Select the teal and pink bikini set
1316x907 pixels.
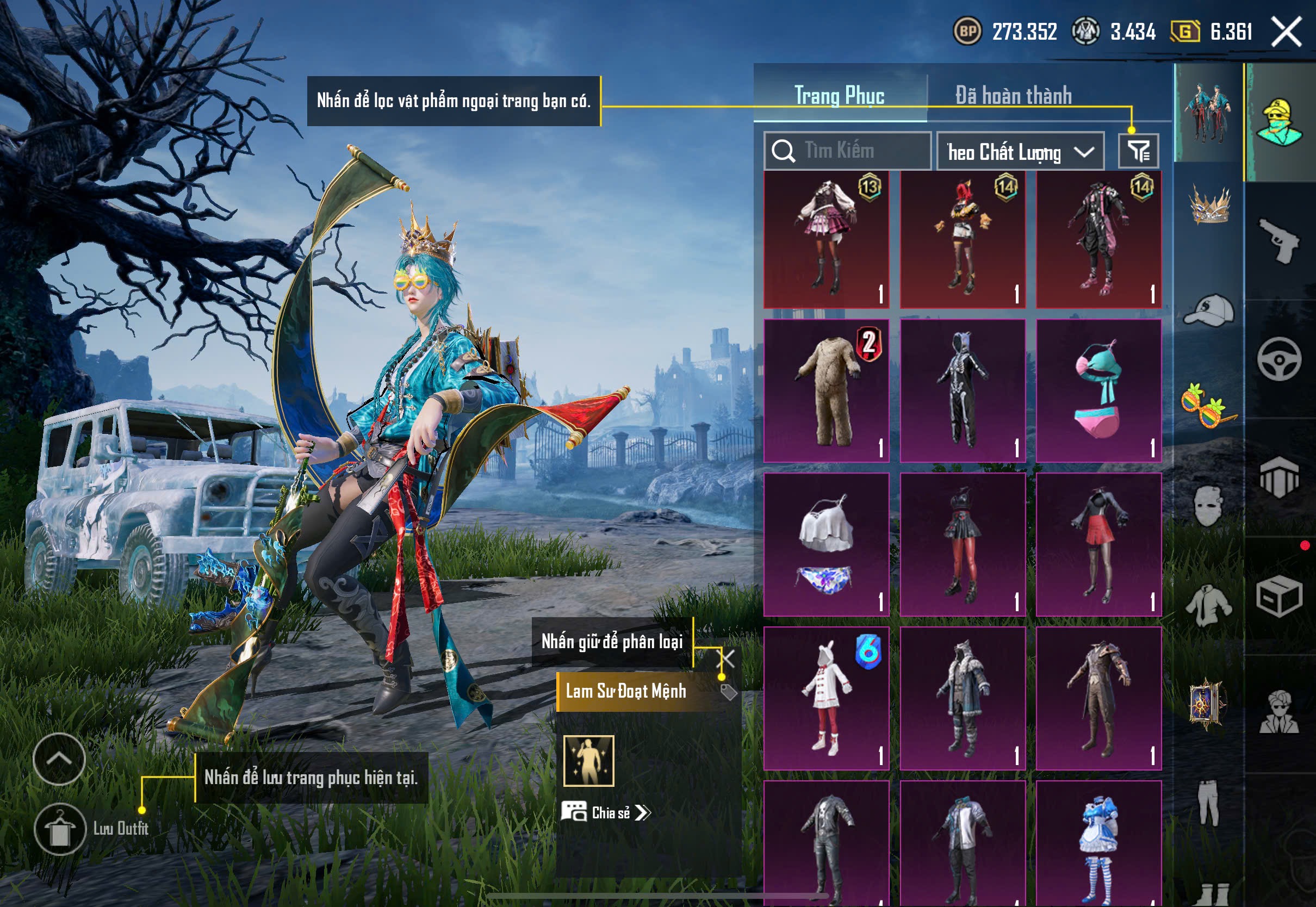(x=1098, y=391)
